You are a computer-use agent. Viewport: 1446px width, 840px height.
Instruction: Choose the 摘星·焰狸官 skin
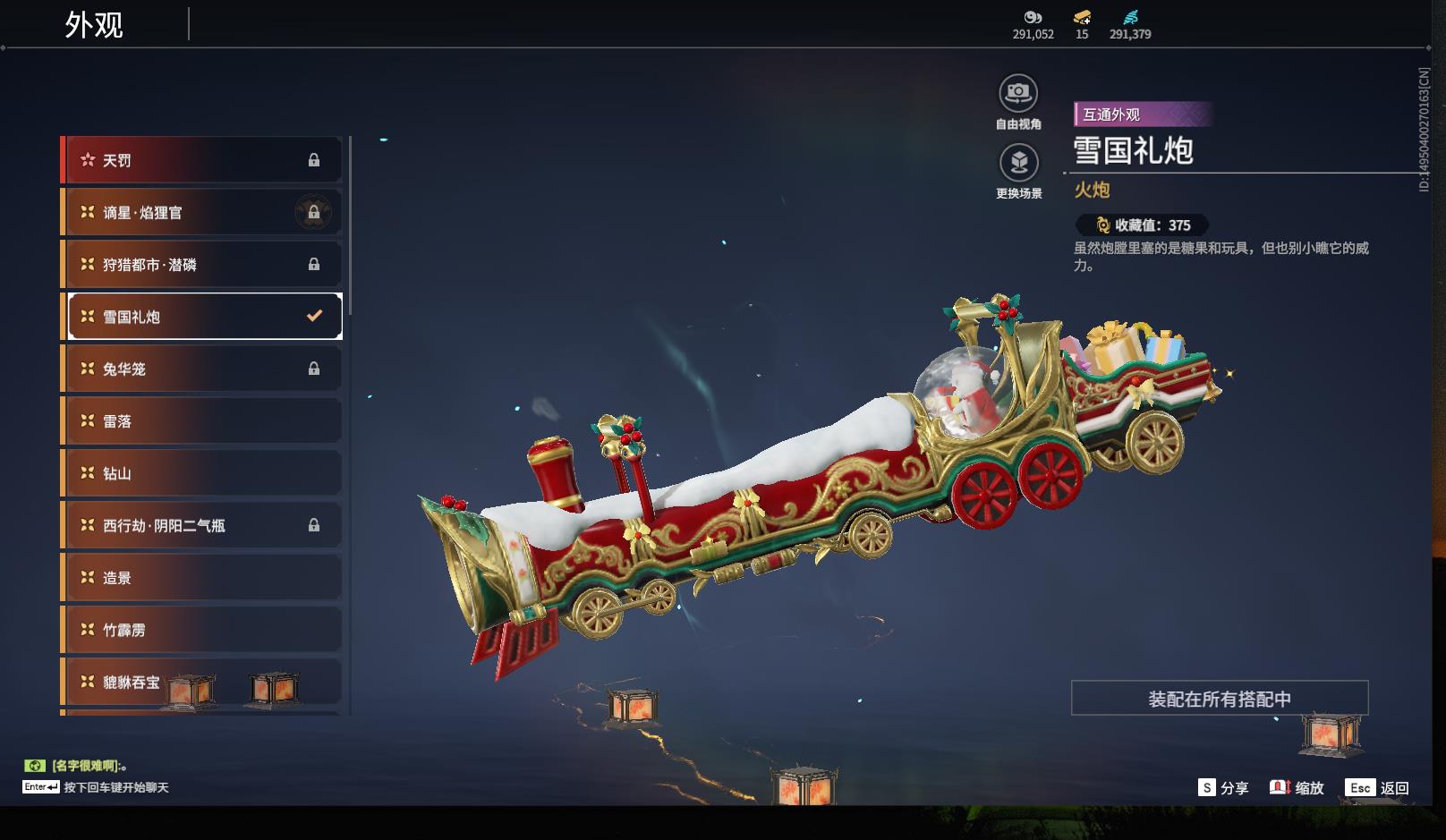tap(202, 213)
